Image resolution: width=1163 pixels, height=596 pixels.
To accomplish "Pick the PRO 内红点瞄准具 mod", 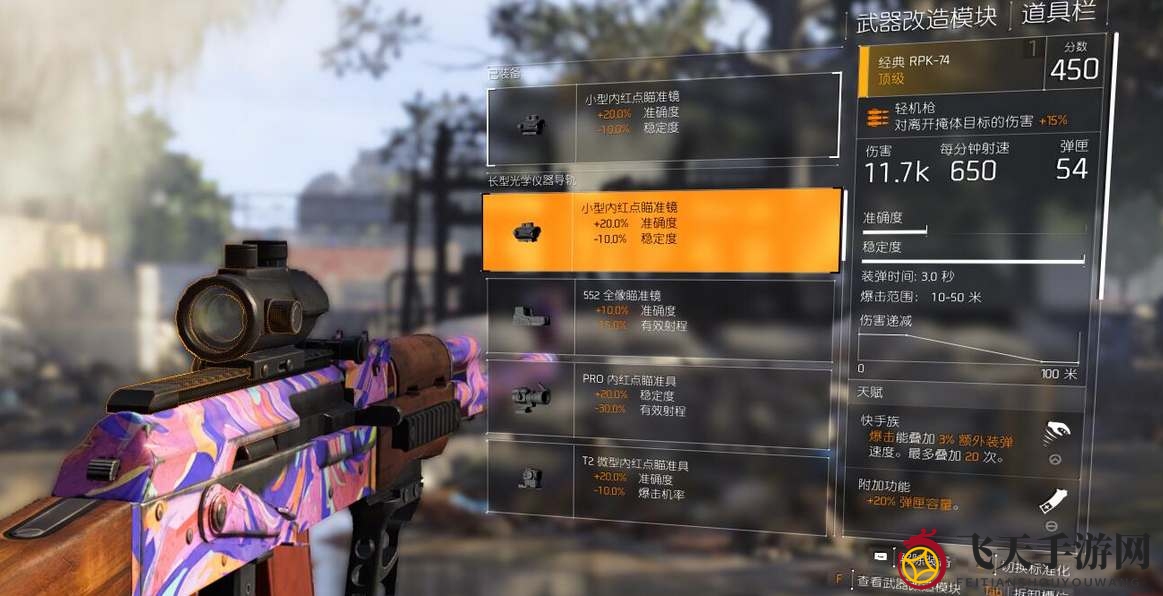I will [661, 395].
